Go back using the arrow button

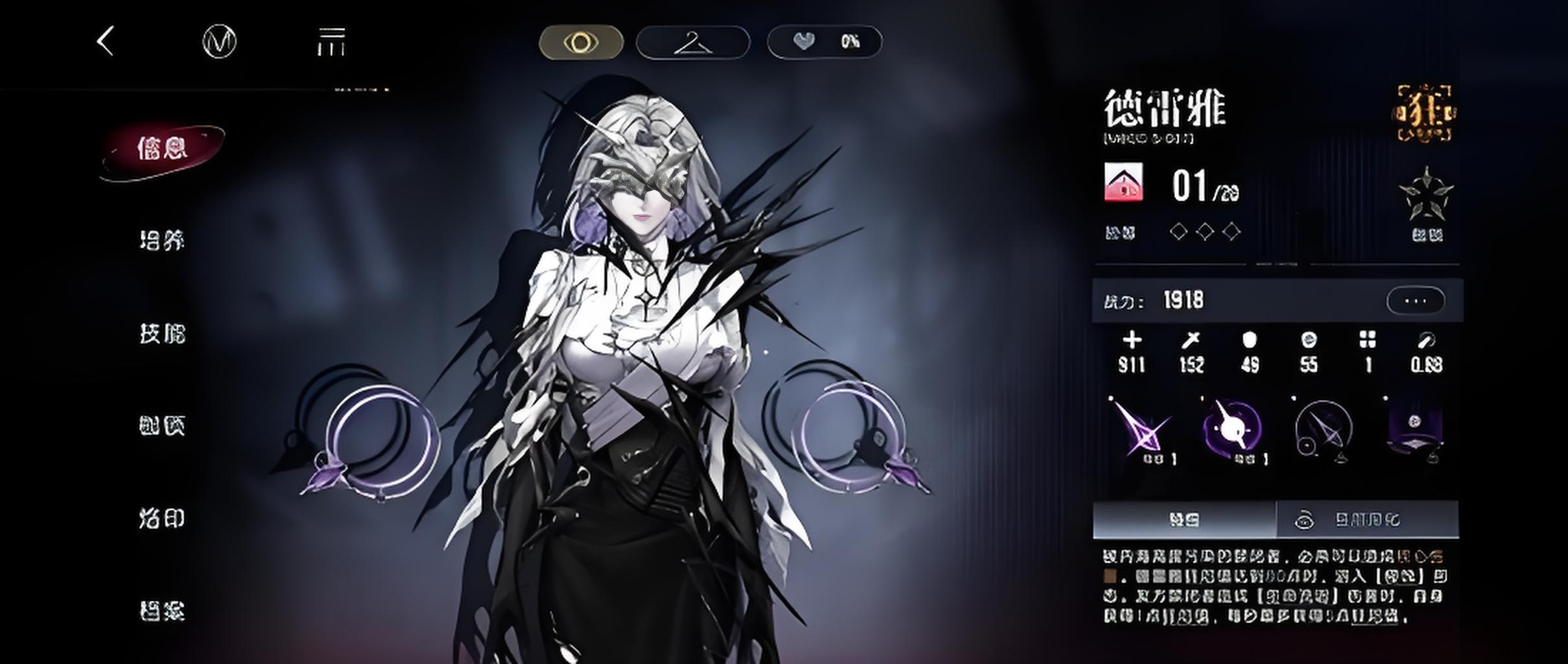tap(106, 41)
